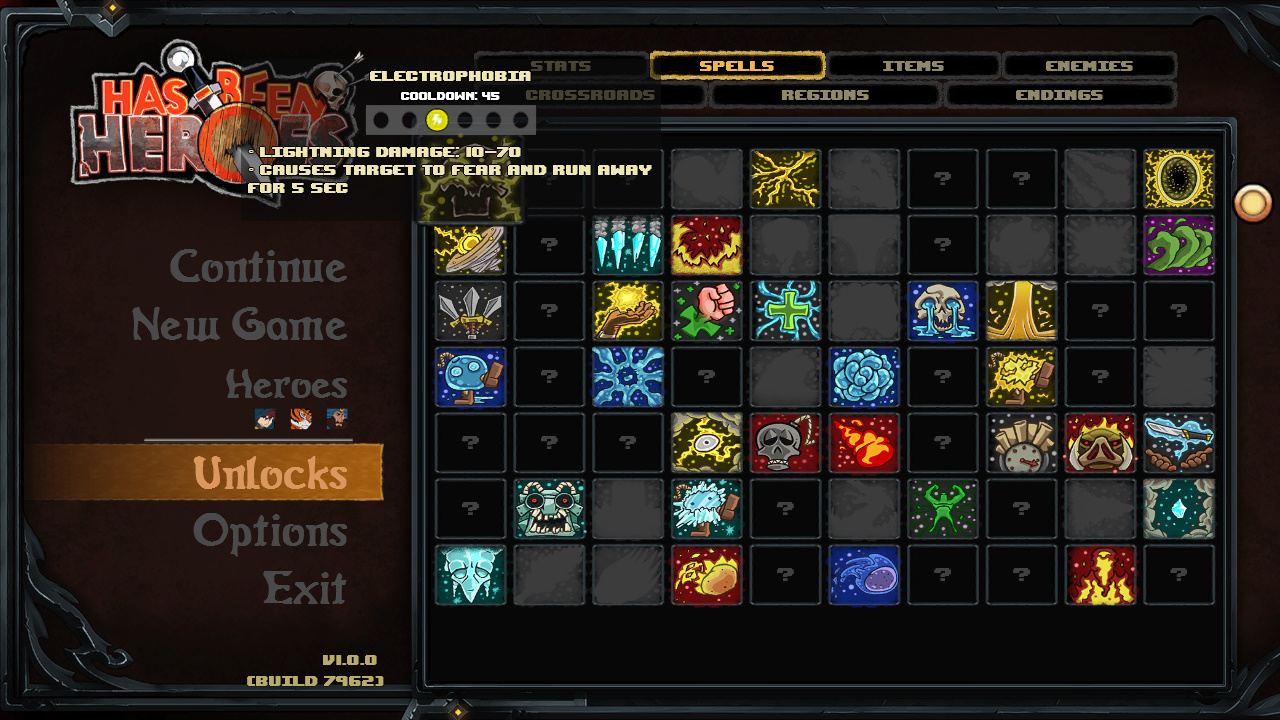Screen dimensions: 1280x720
Task: Select the Spells tab
Action: point(737,66)
